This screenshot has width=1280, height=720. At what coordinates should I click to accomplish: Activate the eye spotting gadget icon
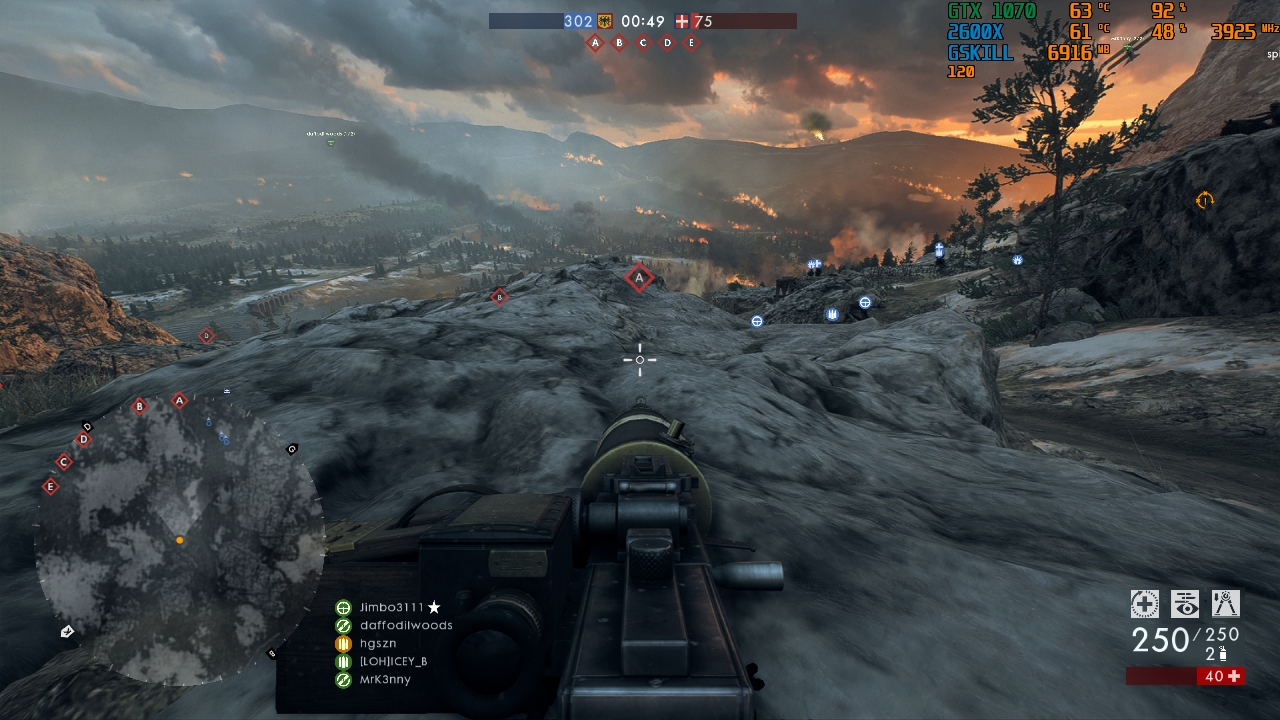coord(1185,604)
